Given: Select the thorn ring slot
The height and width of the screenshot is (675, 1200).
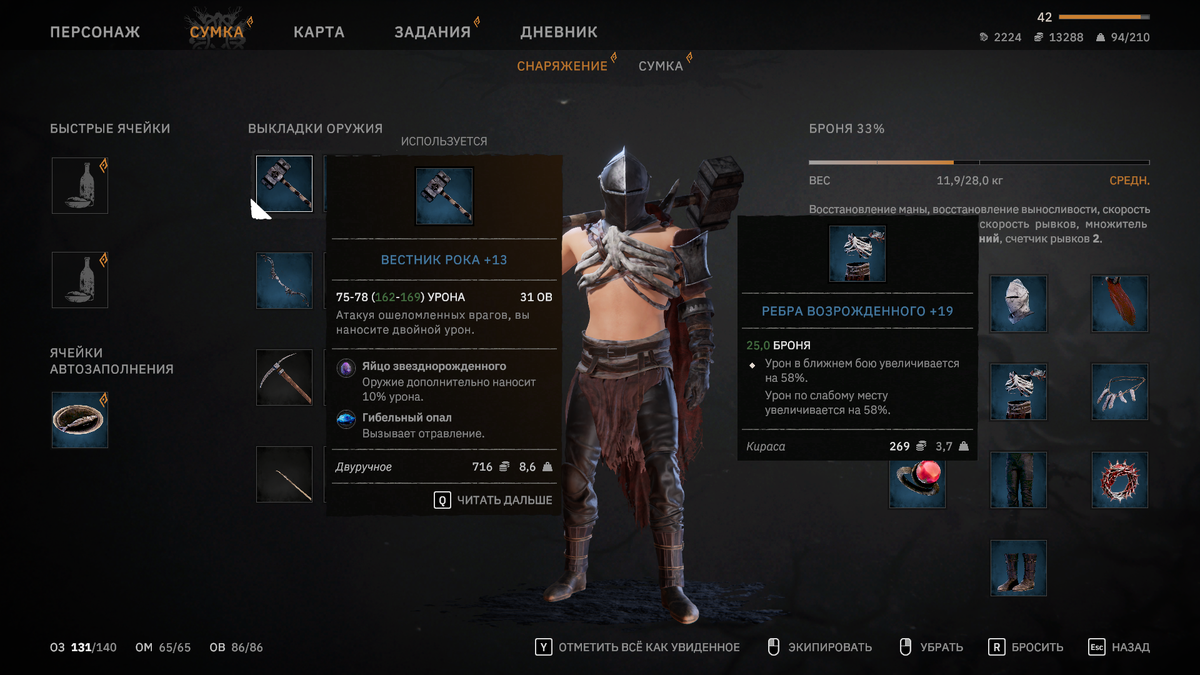Looking at the screenshot, I should pos(1120,480).
